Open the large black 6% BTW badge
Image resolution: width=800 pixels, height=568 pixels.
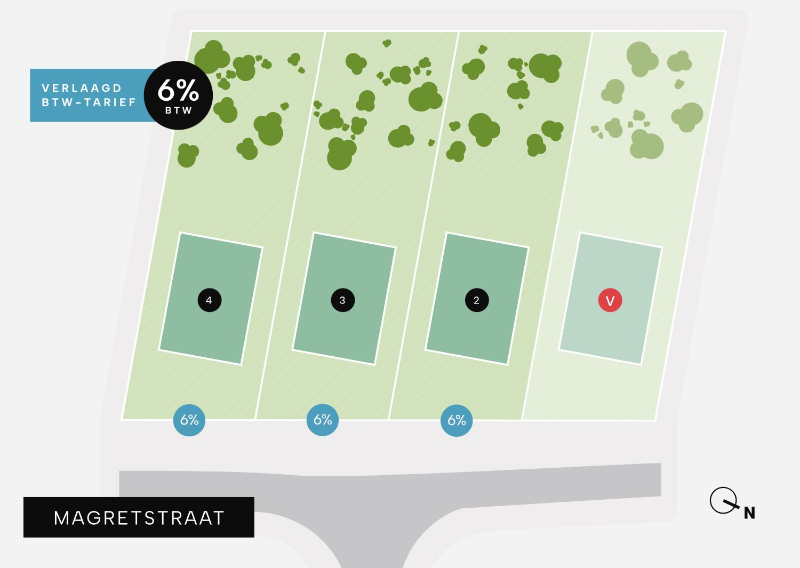point(178,96)
